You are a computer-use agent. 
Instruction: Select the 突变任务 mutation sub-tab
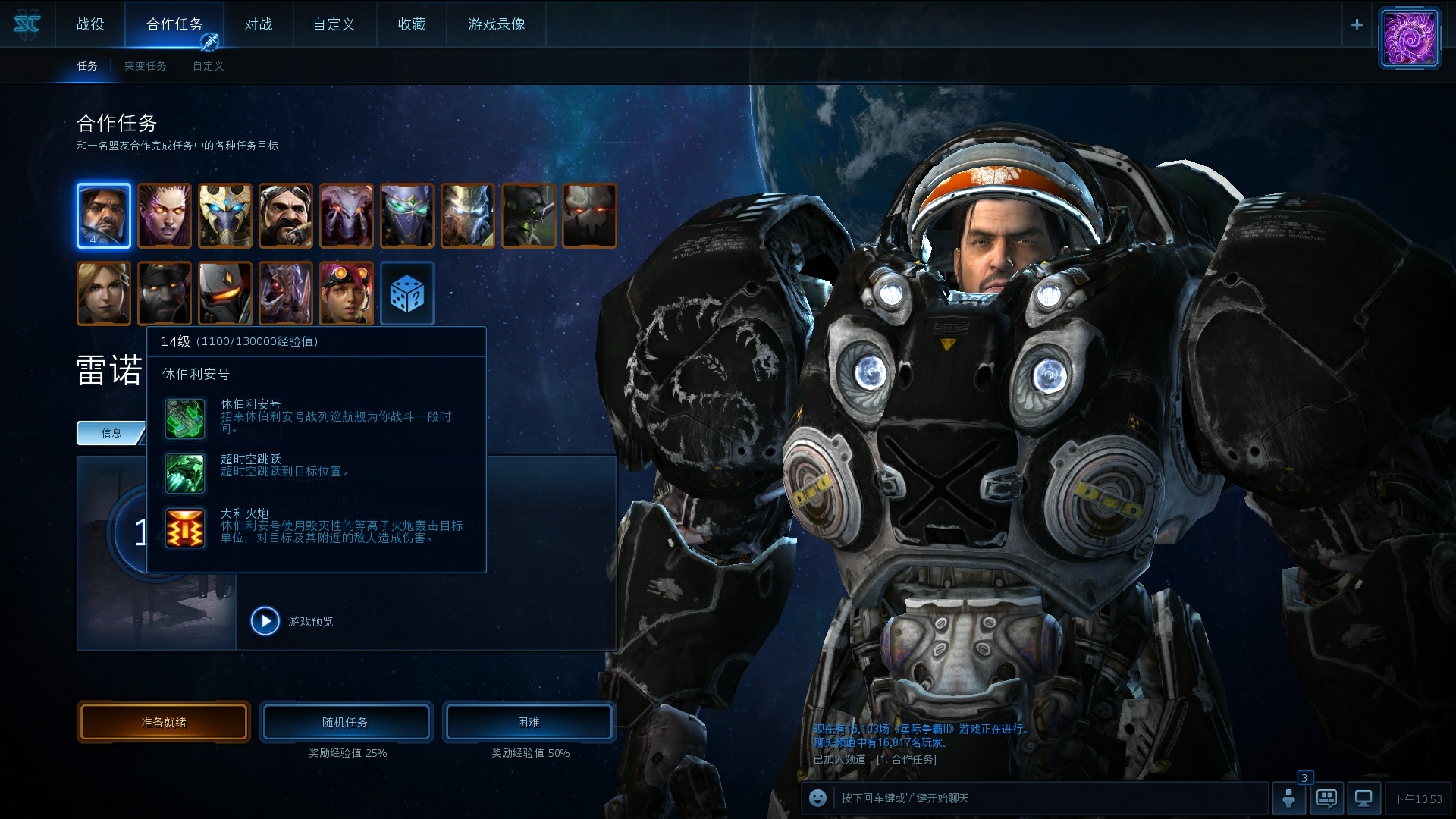pos(145,66)
